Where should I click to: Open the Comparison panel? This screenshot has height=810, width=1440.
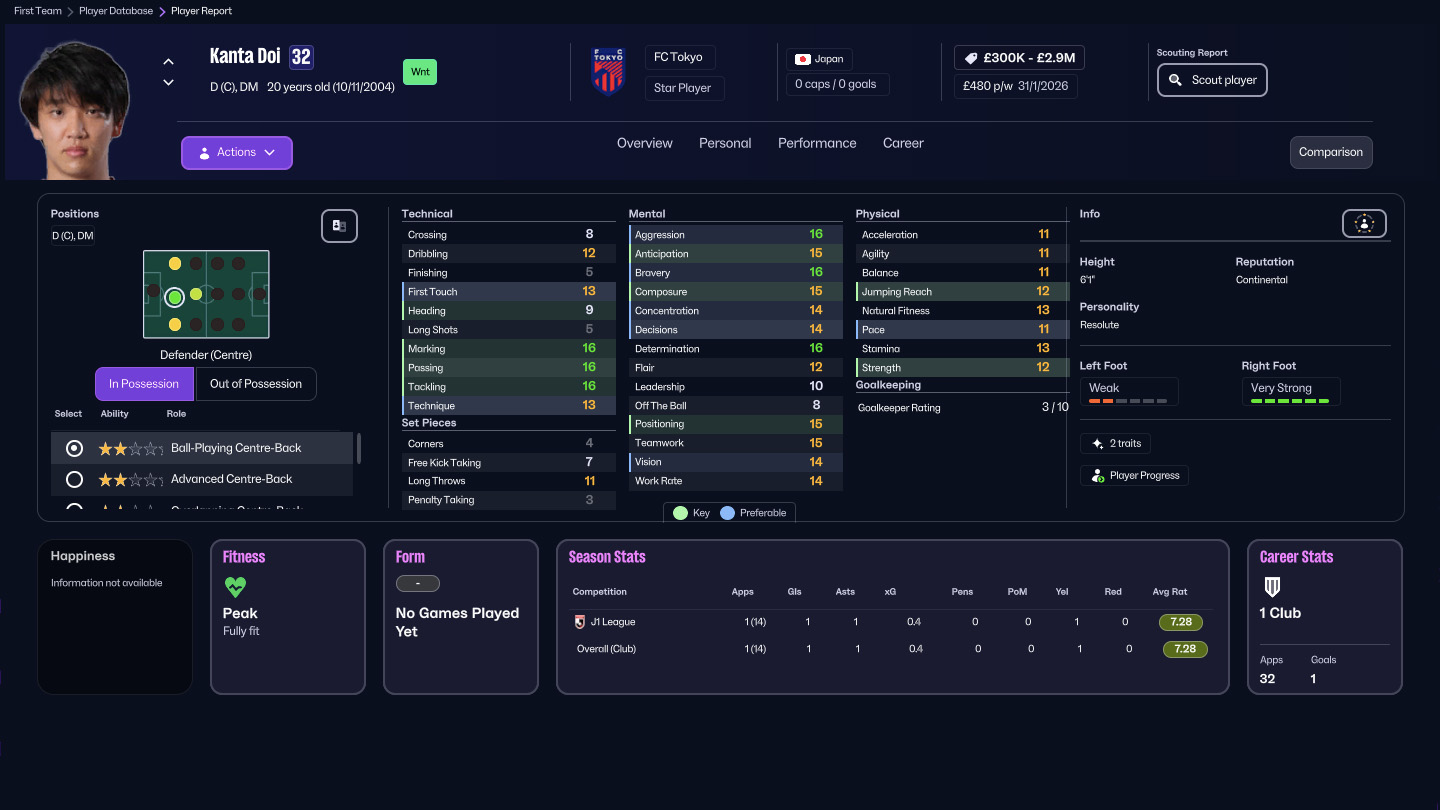(x=1330, y=152)
